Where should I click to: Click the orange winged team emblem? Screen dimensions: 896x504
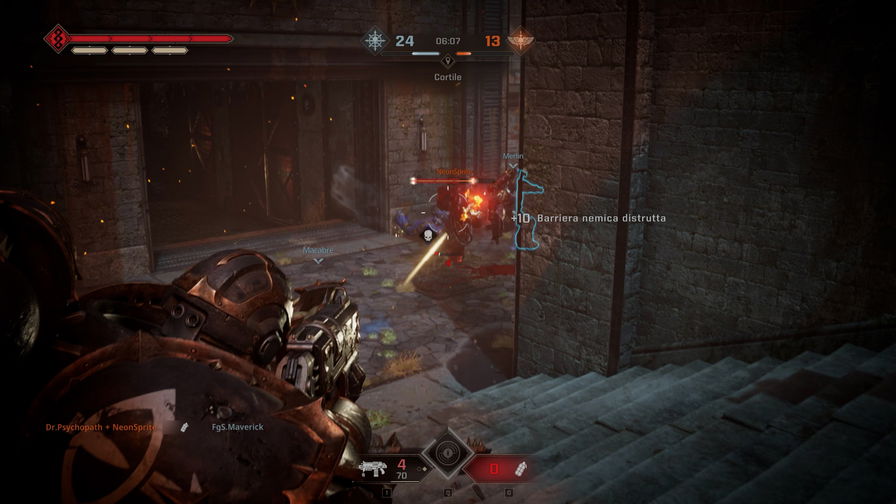coord(521,41)
